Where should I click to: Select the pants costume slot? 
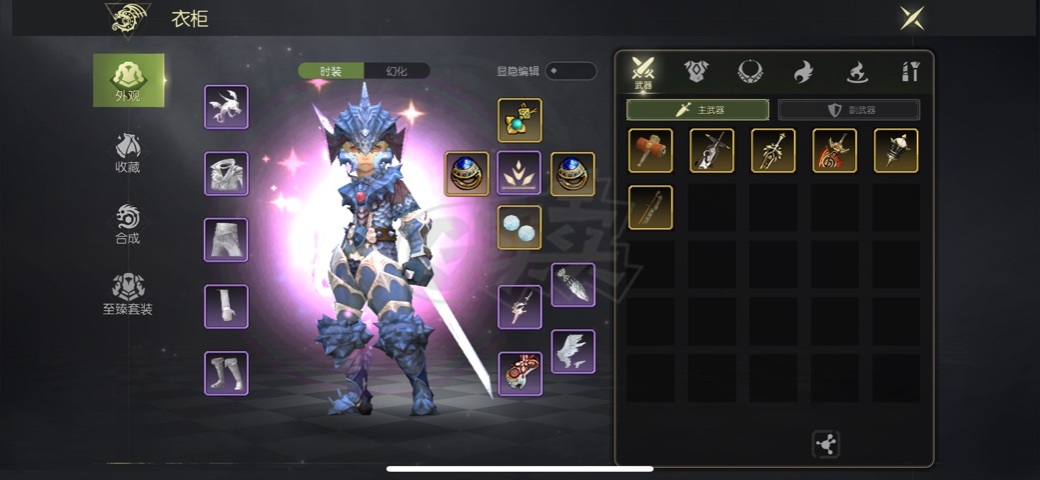point(226,240)
